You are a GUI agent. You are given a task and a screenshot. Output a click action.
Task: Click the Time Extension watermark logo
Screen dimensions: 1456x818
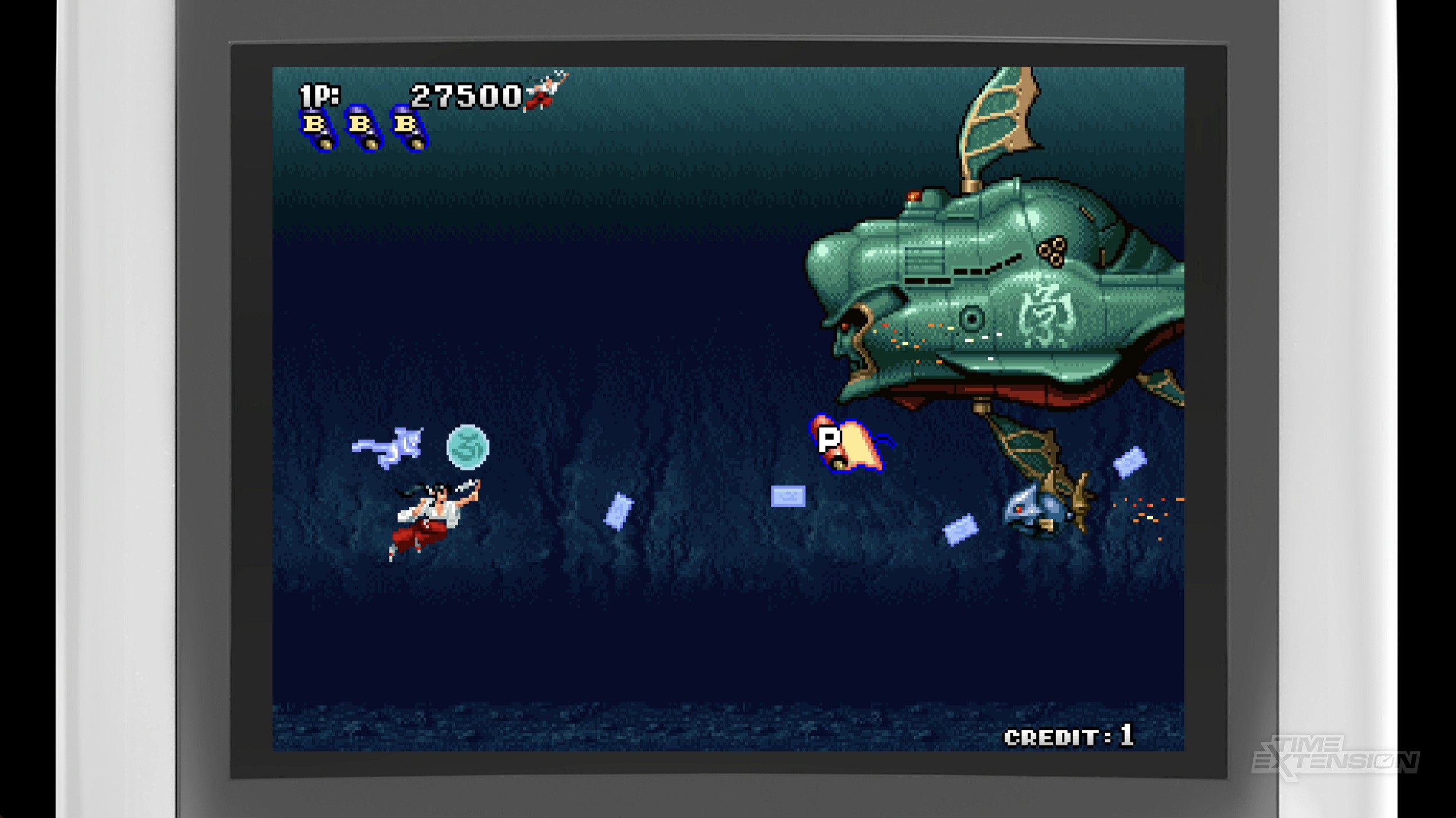[1335, 757]
